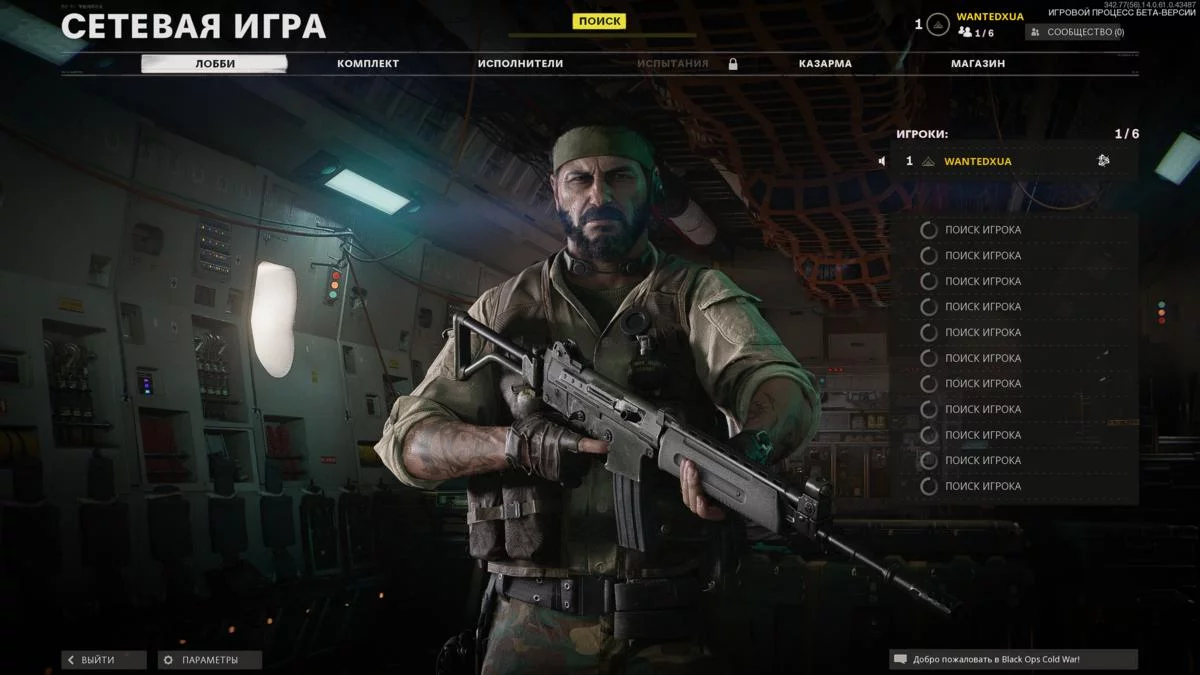
Task: Toggle the speaker icon beside WANTEDXUA
Action: click(883, 161)
